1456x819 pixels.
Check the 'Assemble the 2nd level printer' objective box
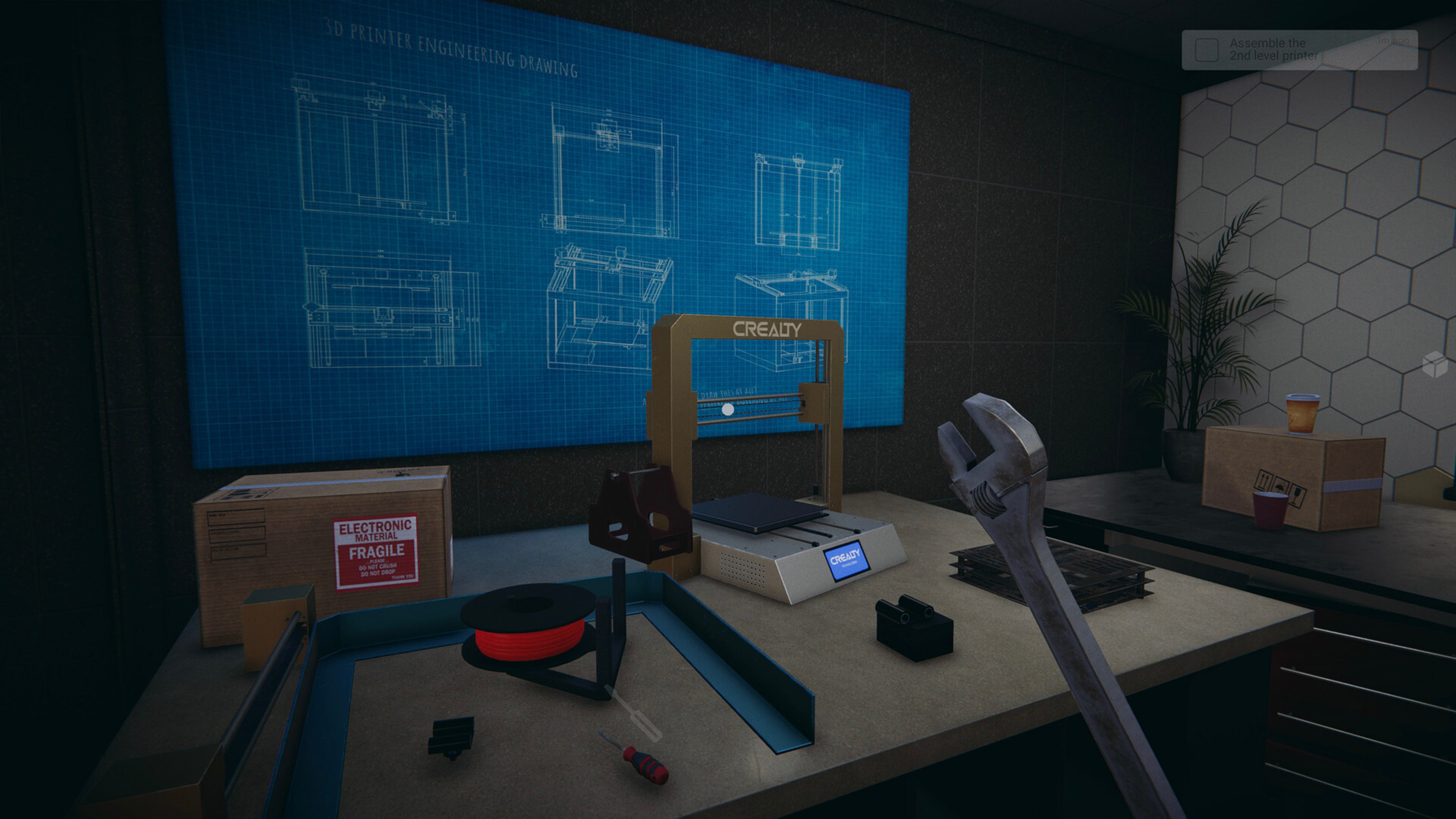(x=1207, y=51)
